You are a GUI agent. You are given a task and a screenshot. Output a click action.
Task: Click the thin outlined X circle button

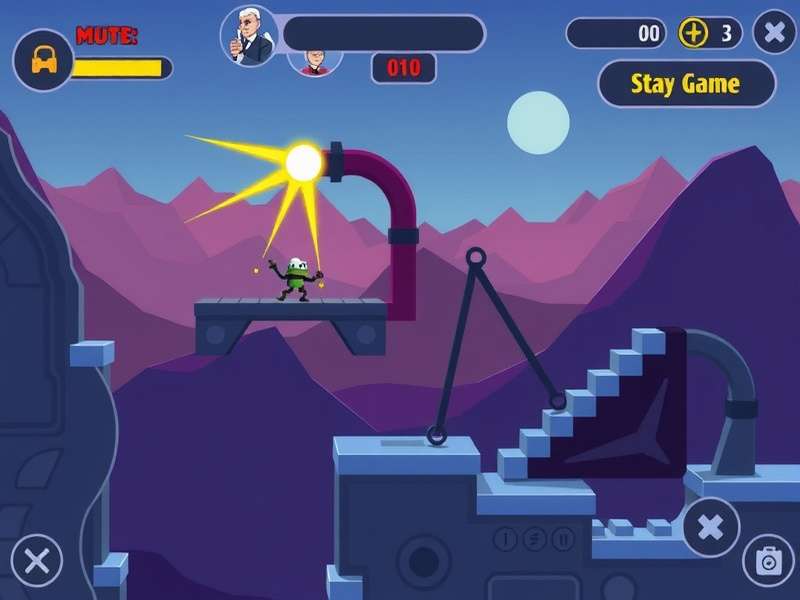37,561
